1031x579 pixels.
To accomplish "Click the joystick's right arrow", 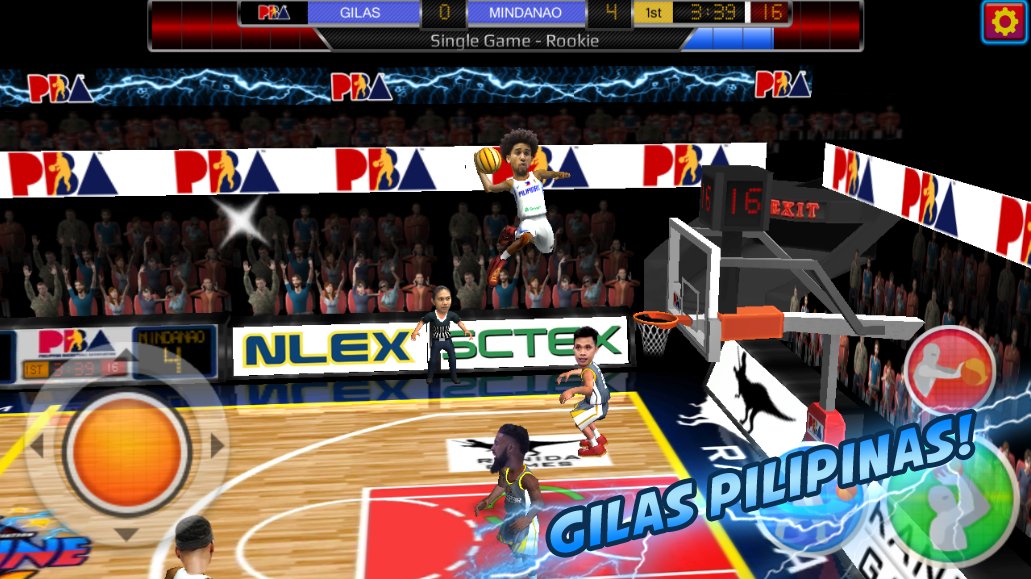I will click(x=216, y=446).
